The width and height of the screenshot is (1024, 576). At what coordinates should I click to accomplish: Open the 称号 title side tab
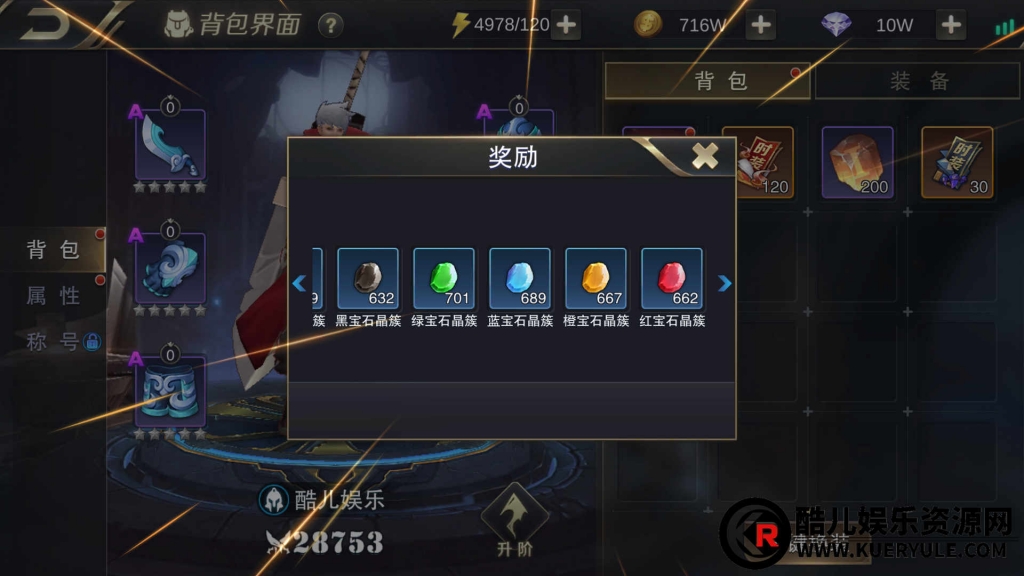(53, 341)
